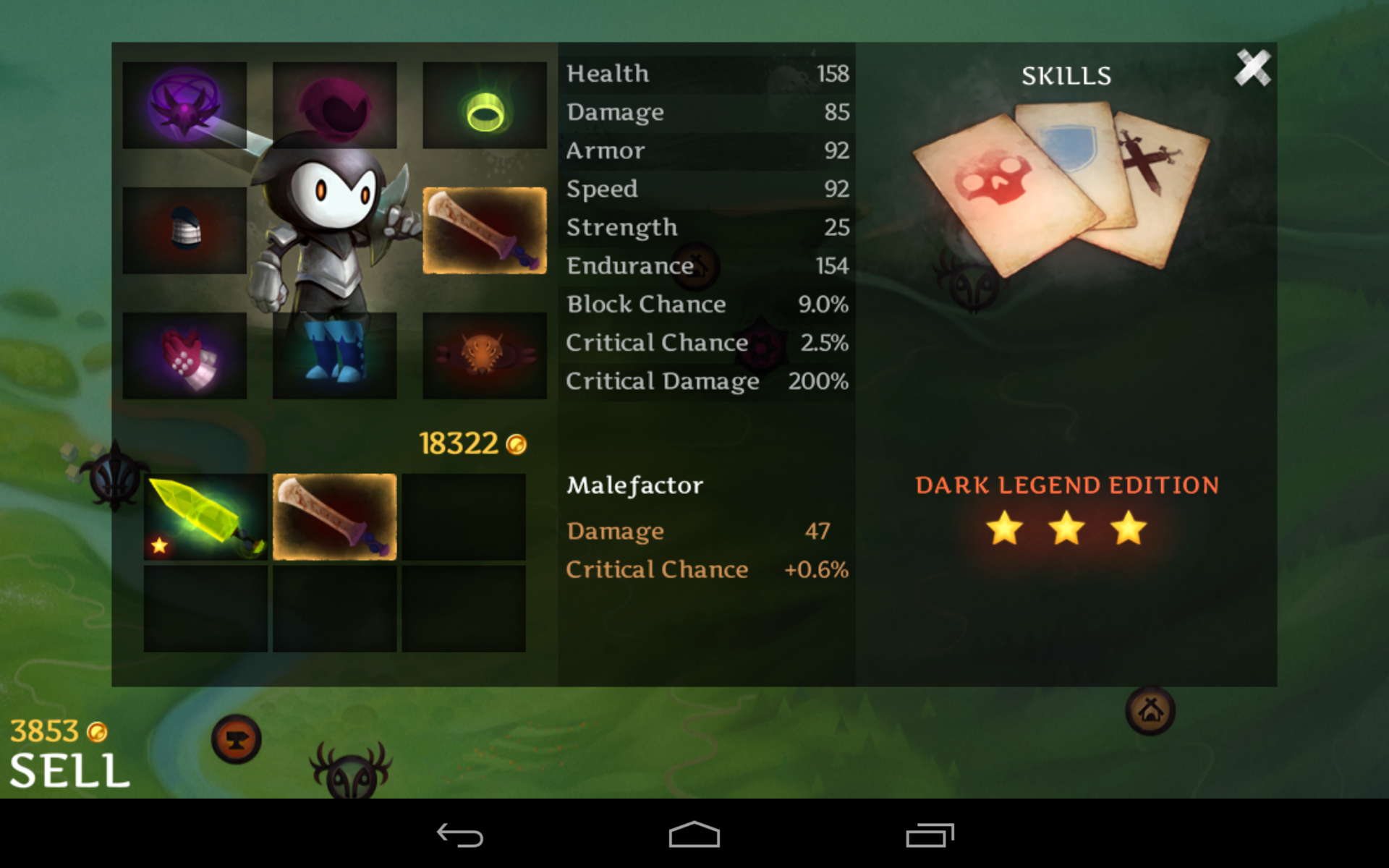Viewport: 1389px width, 868px height.
Task: Click the red gloves equipment slot
Action: point(185,355)
